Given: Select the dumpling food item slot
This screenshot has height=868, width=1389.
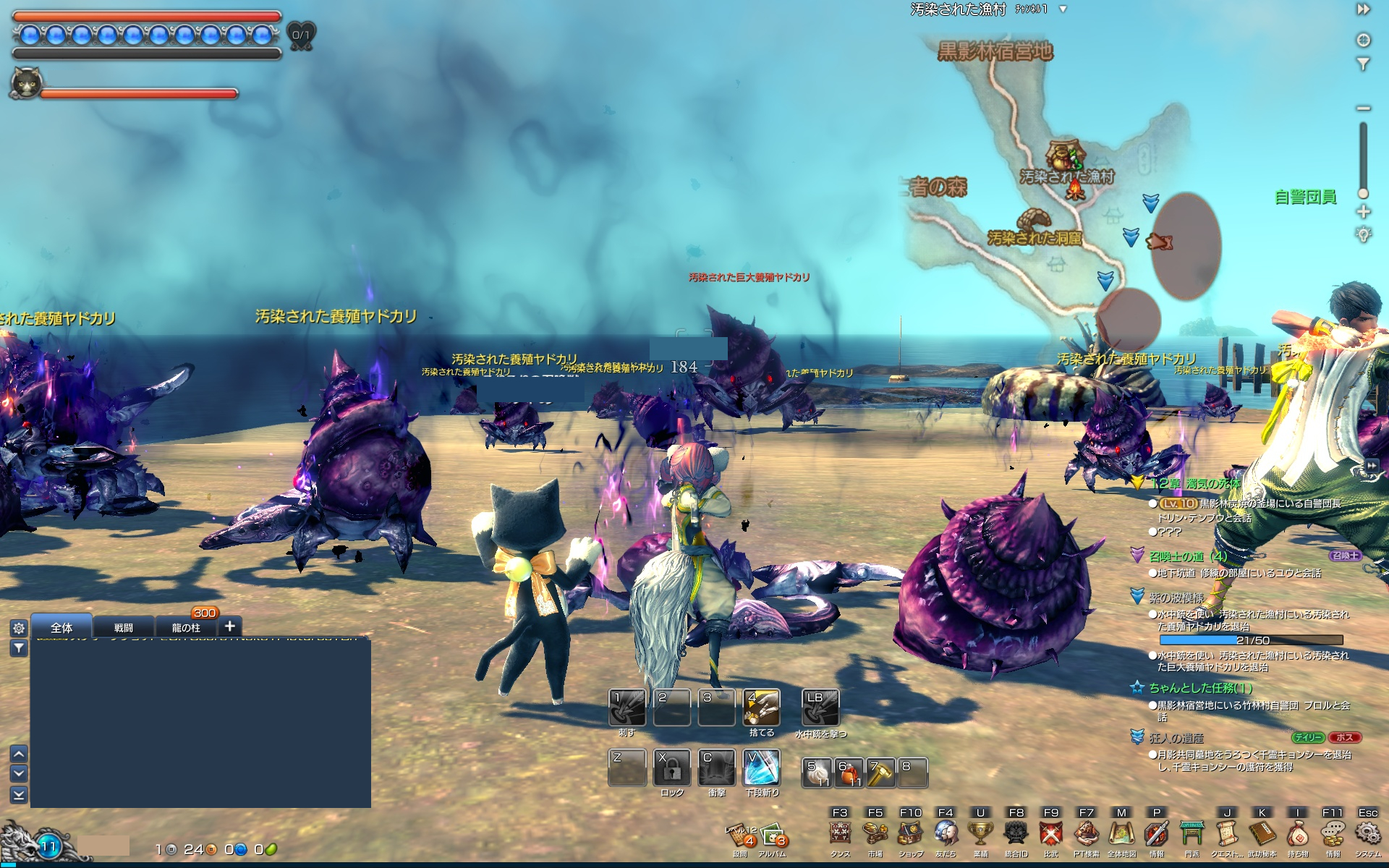Looking at the screenshot, I should click(816, 773).
